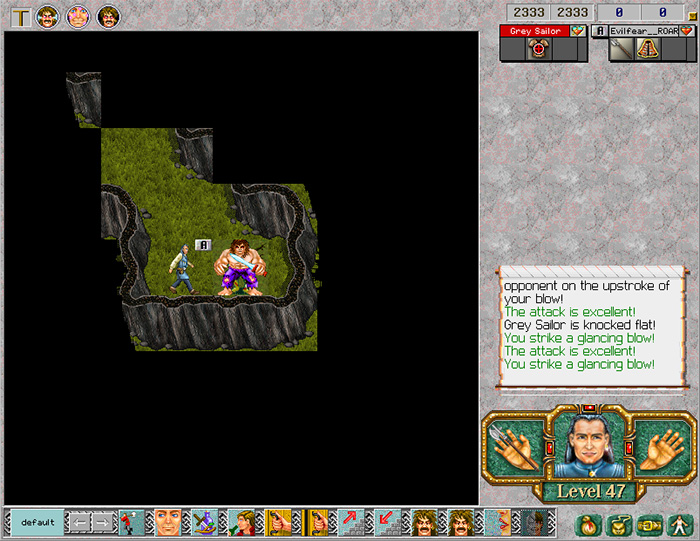Go to previous hotbar page arrow

(x=78, y=522)
